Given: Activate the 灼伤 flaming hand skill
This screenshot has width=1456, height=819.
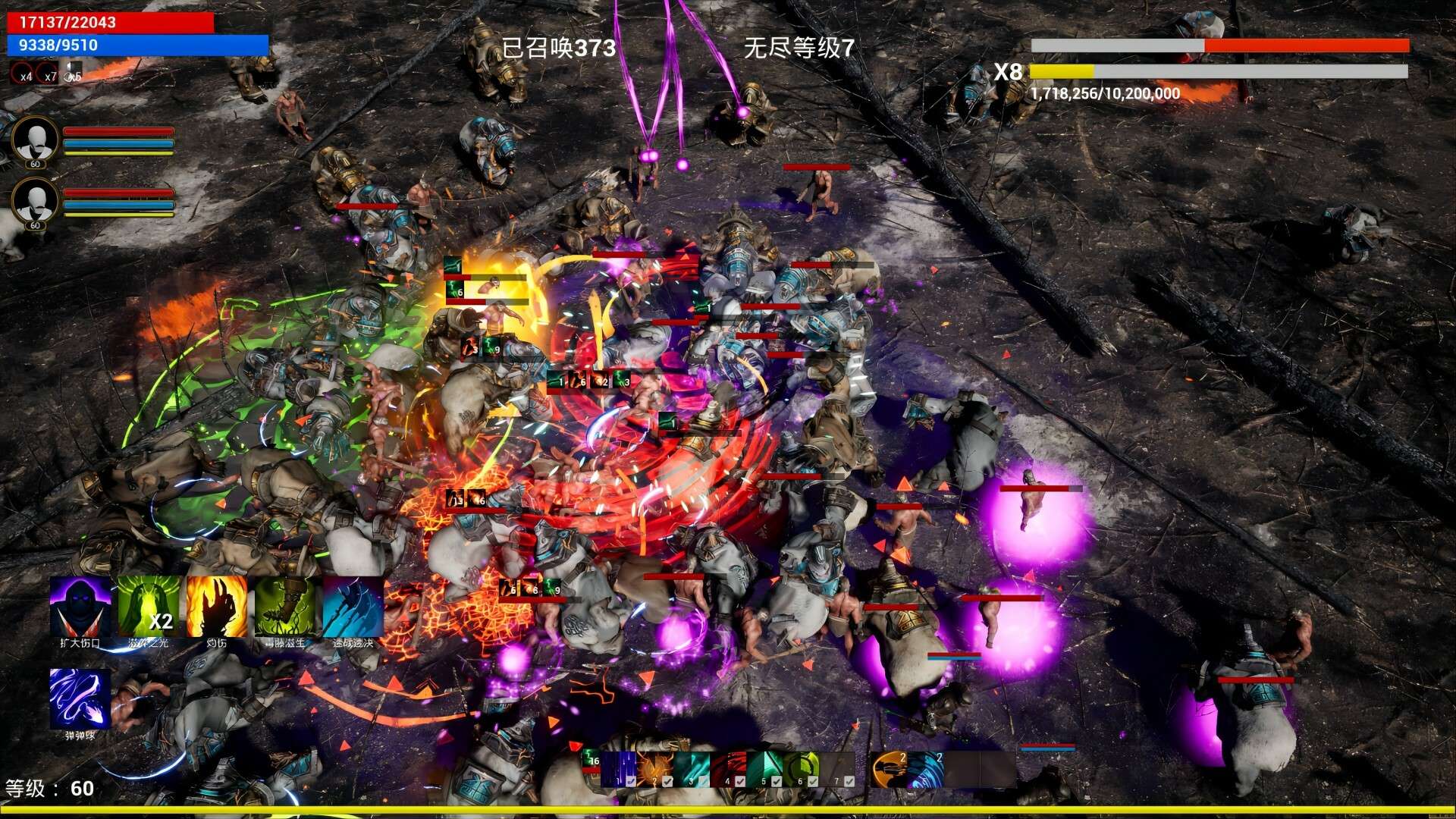Looking at the screenshot, I should tap(217, 607).
